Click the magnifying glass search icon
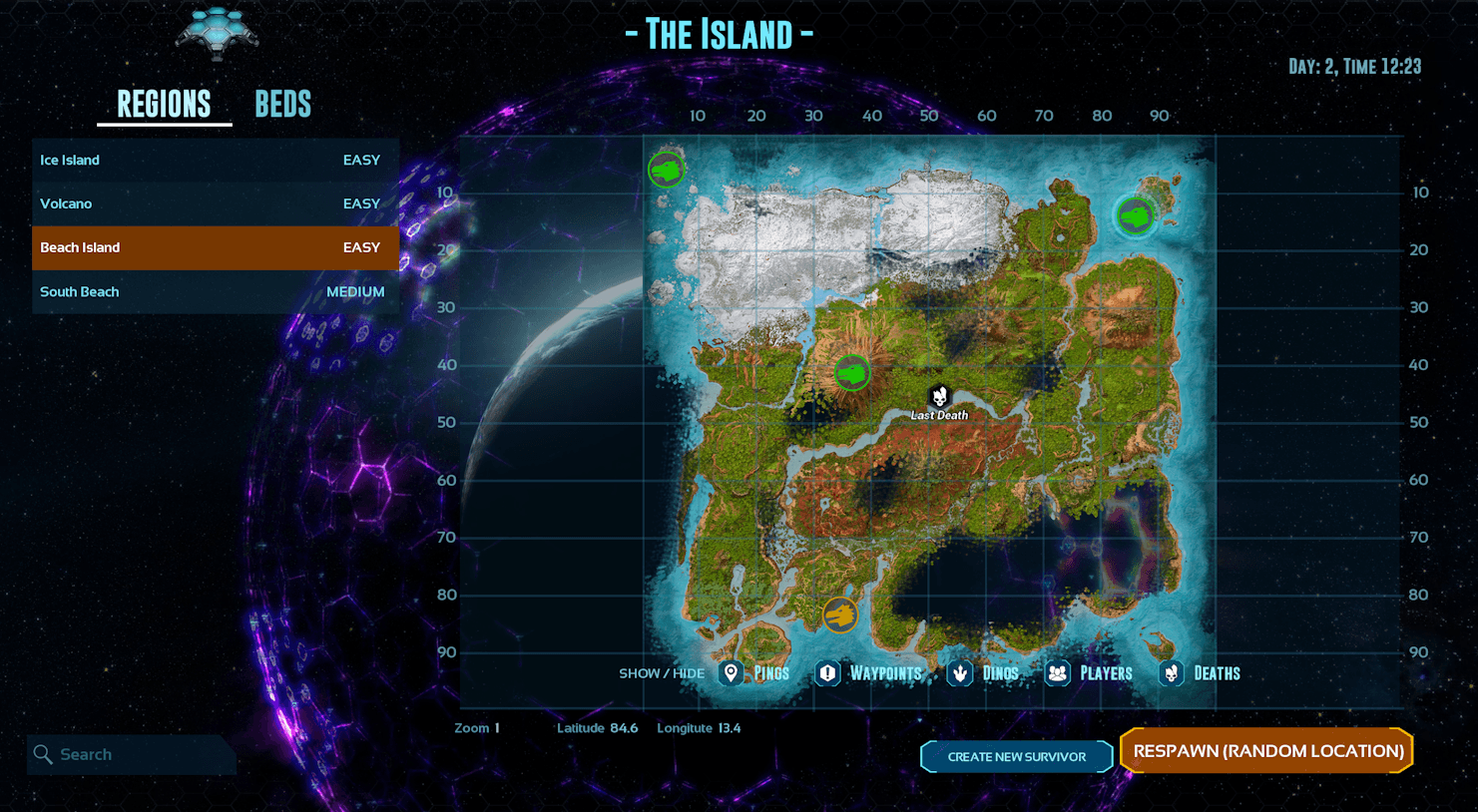The image size is (1478, 812). pyautogui.click(x=42, y=754)
